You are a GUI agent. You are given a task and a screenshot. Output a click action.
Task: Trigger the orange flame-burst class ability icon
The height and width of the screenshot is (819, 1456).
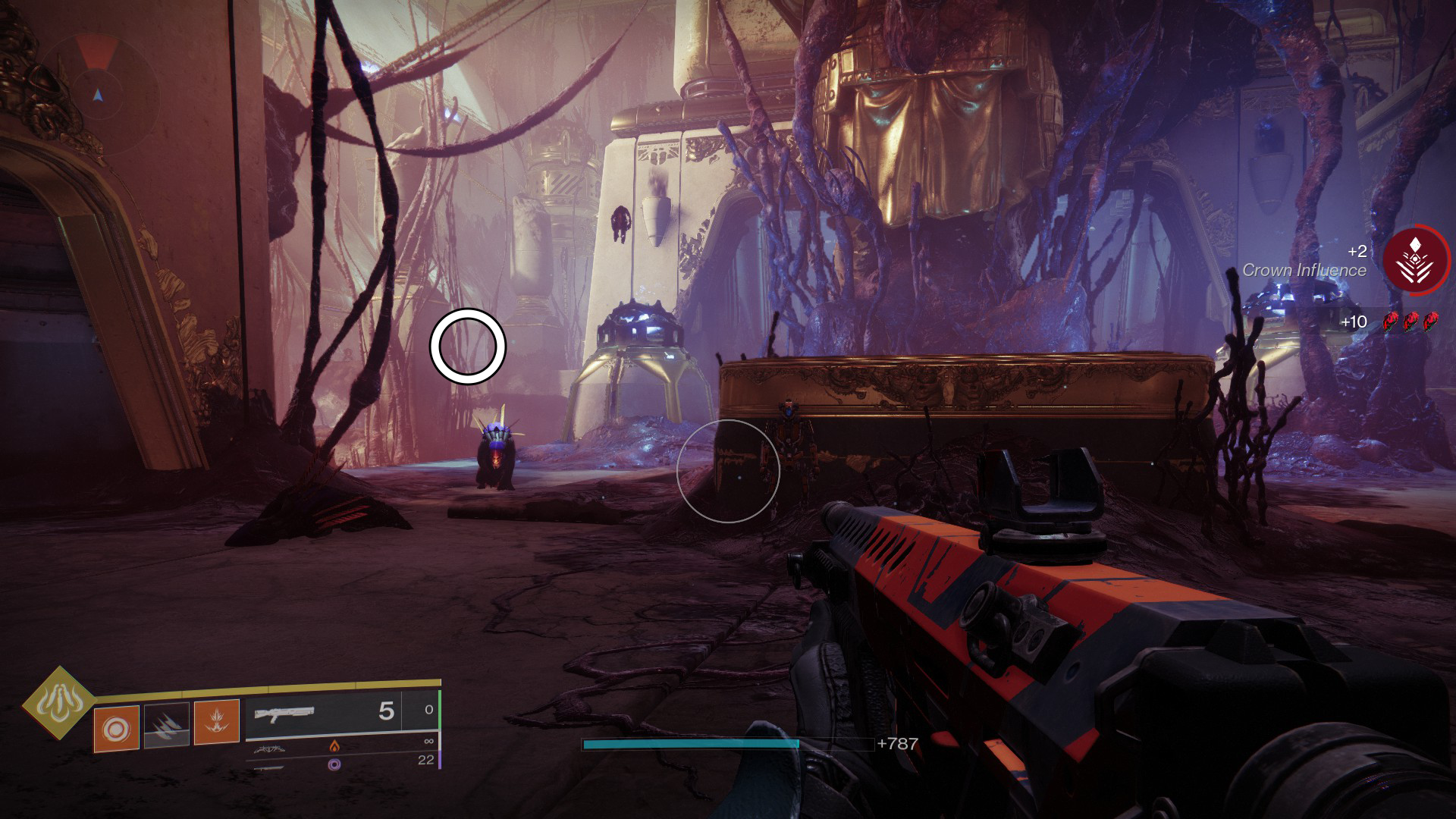click(216, 721)
